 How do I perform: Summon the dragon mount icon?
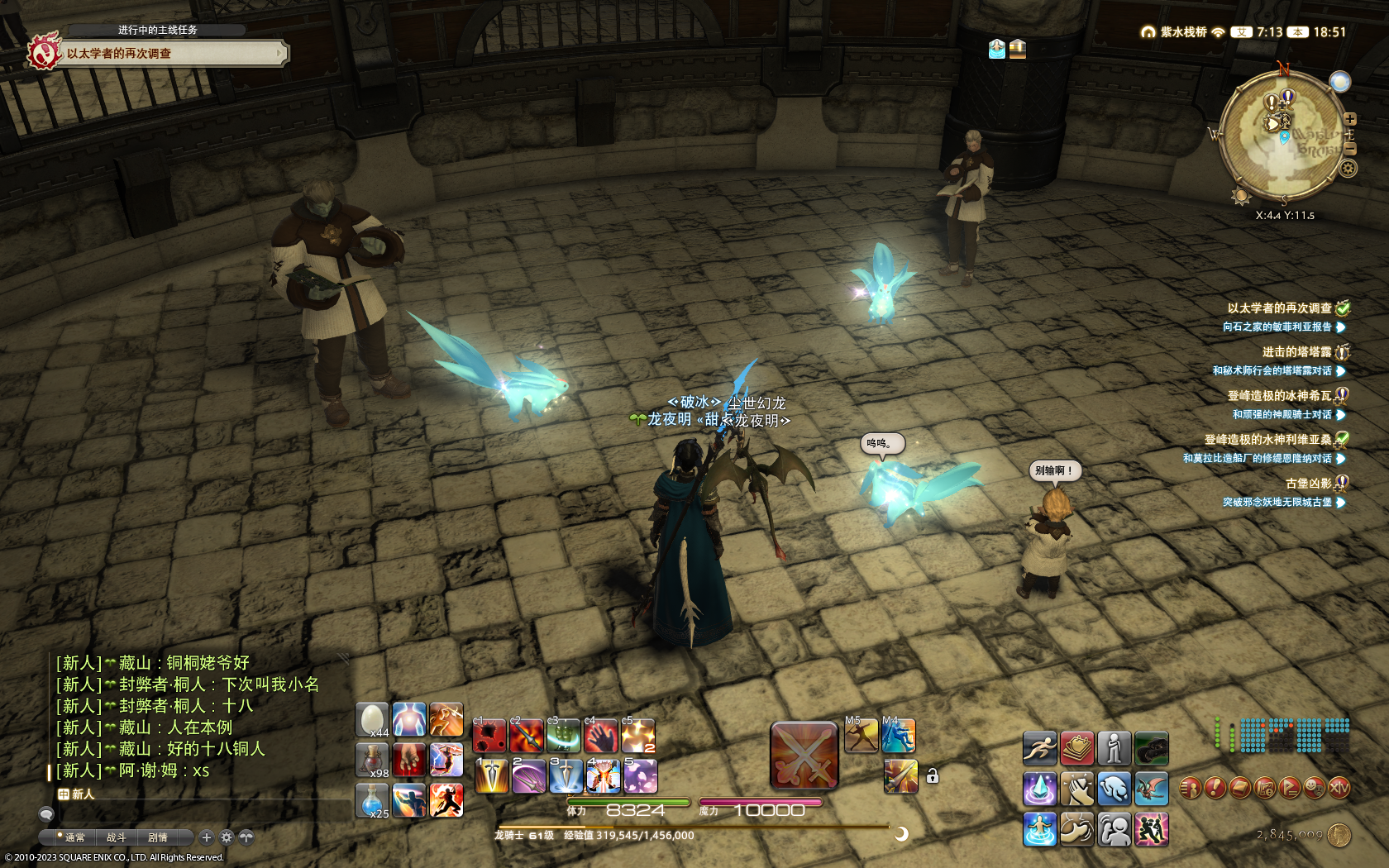(x=1151, y=789)
